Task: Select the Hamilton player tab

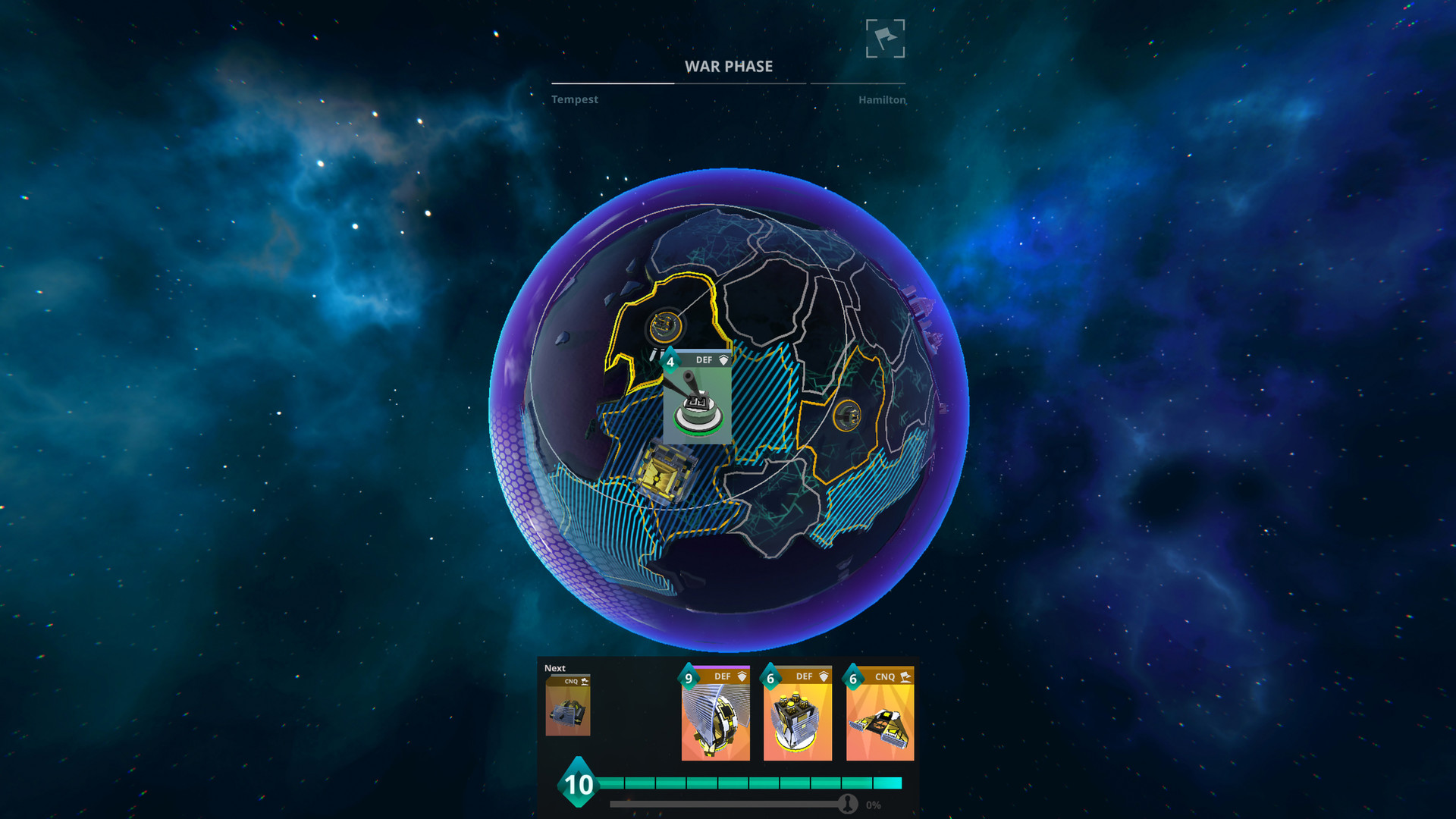Action: [x=881, y=99]
